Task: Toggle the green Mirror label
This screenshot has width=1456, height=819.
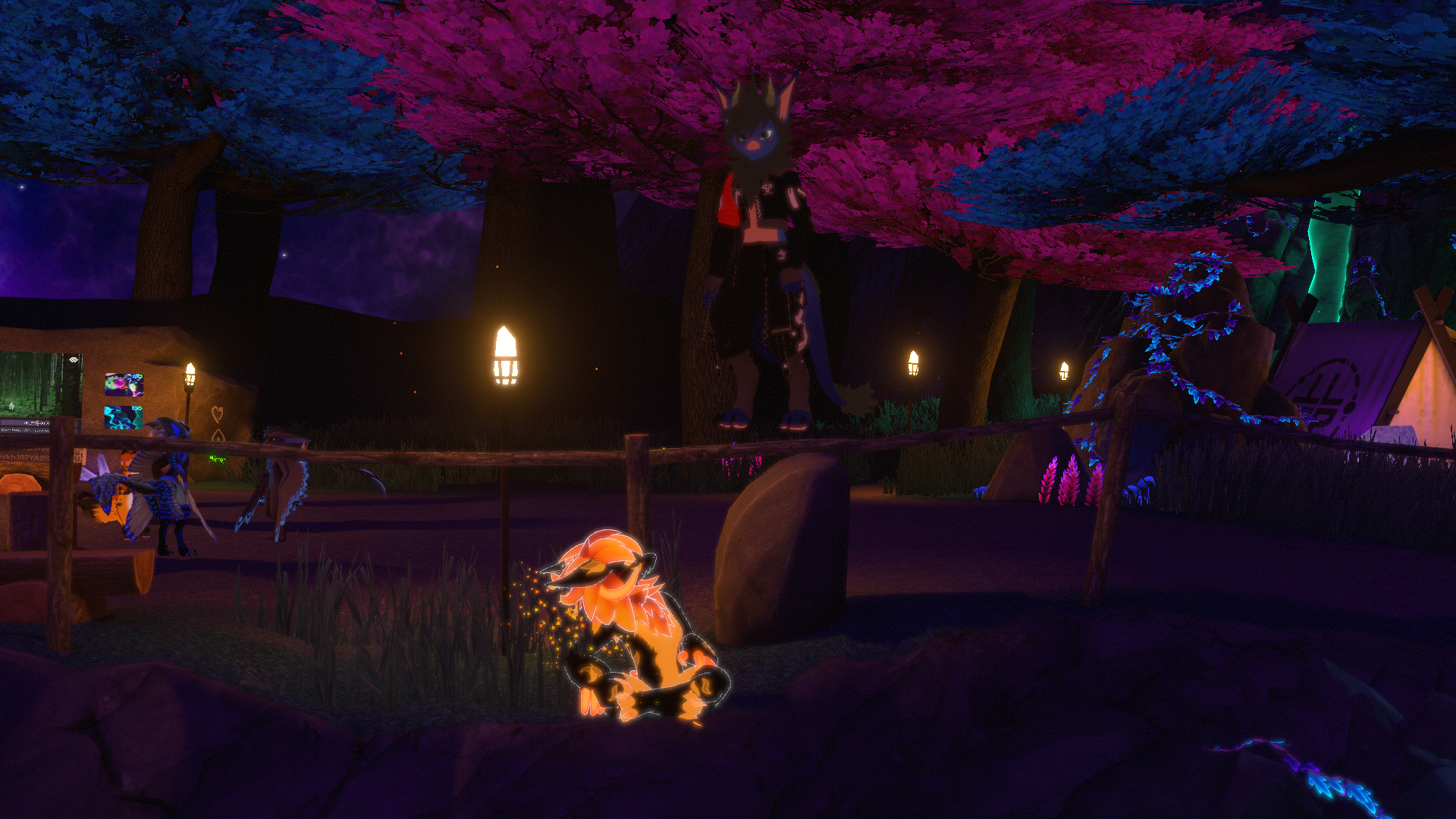Action: point(218,459)
